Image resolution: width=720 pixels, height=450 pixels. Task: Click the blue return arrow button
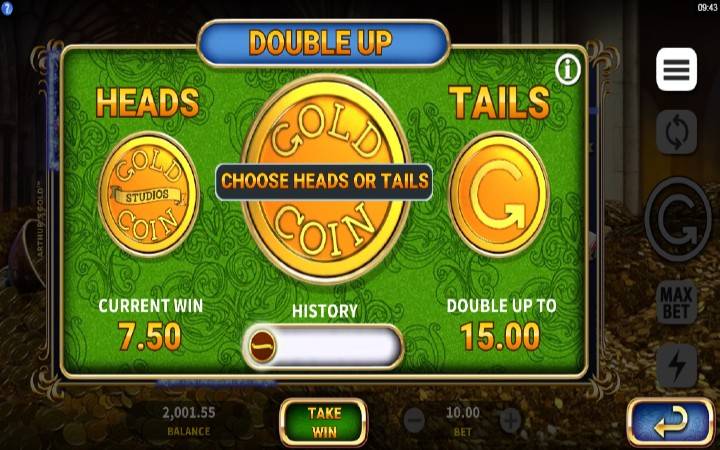click(669, 423)
